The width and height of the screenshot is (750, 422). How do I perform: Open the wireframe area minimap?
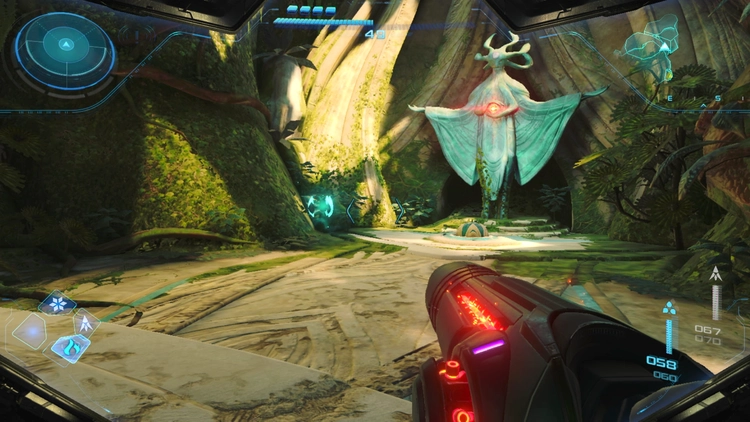click(655, 45)
